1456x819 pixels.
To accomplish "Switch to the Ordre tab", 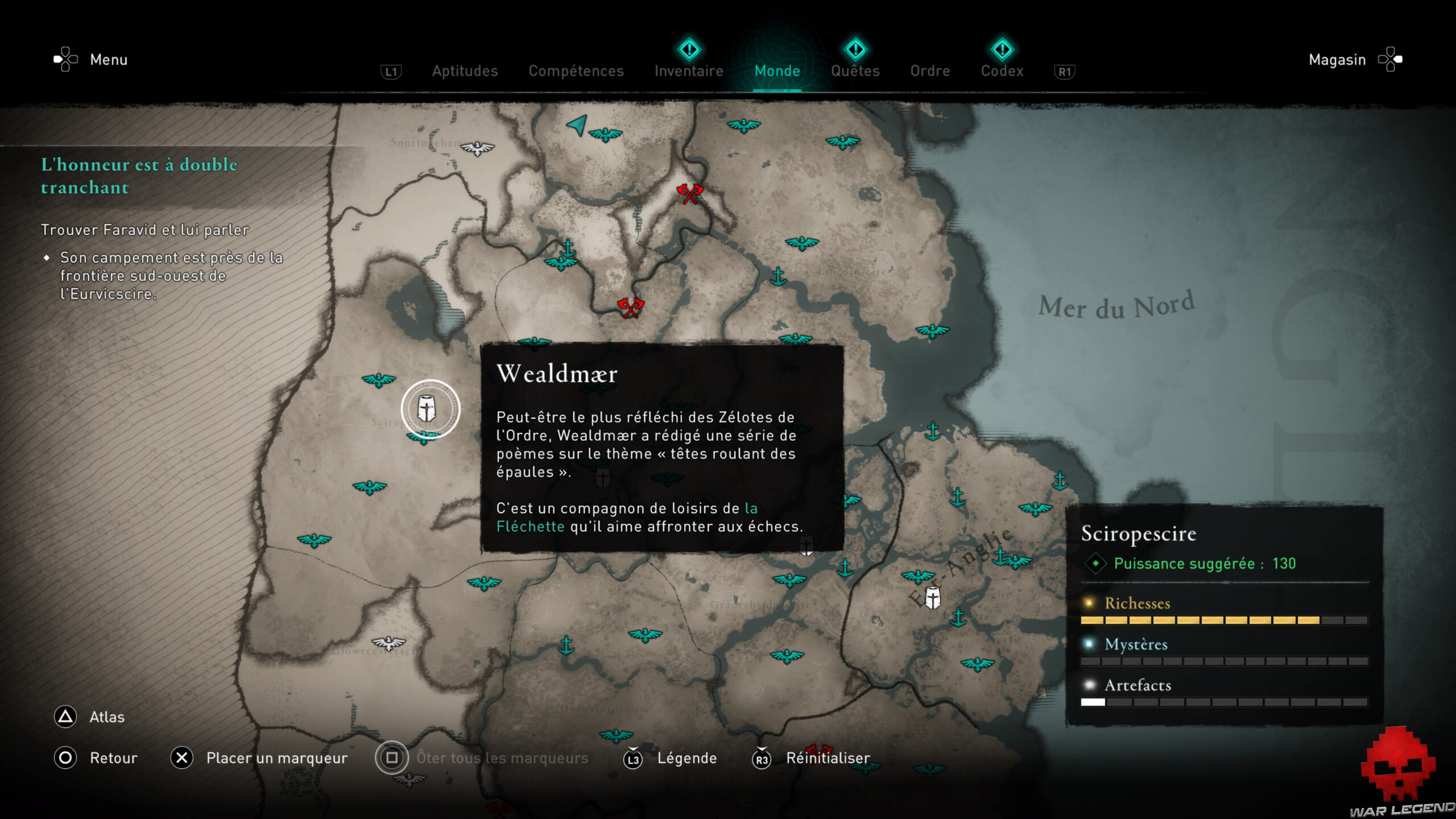I will 930,71.
